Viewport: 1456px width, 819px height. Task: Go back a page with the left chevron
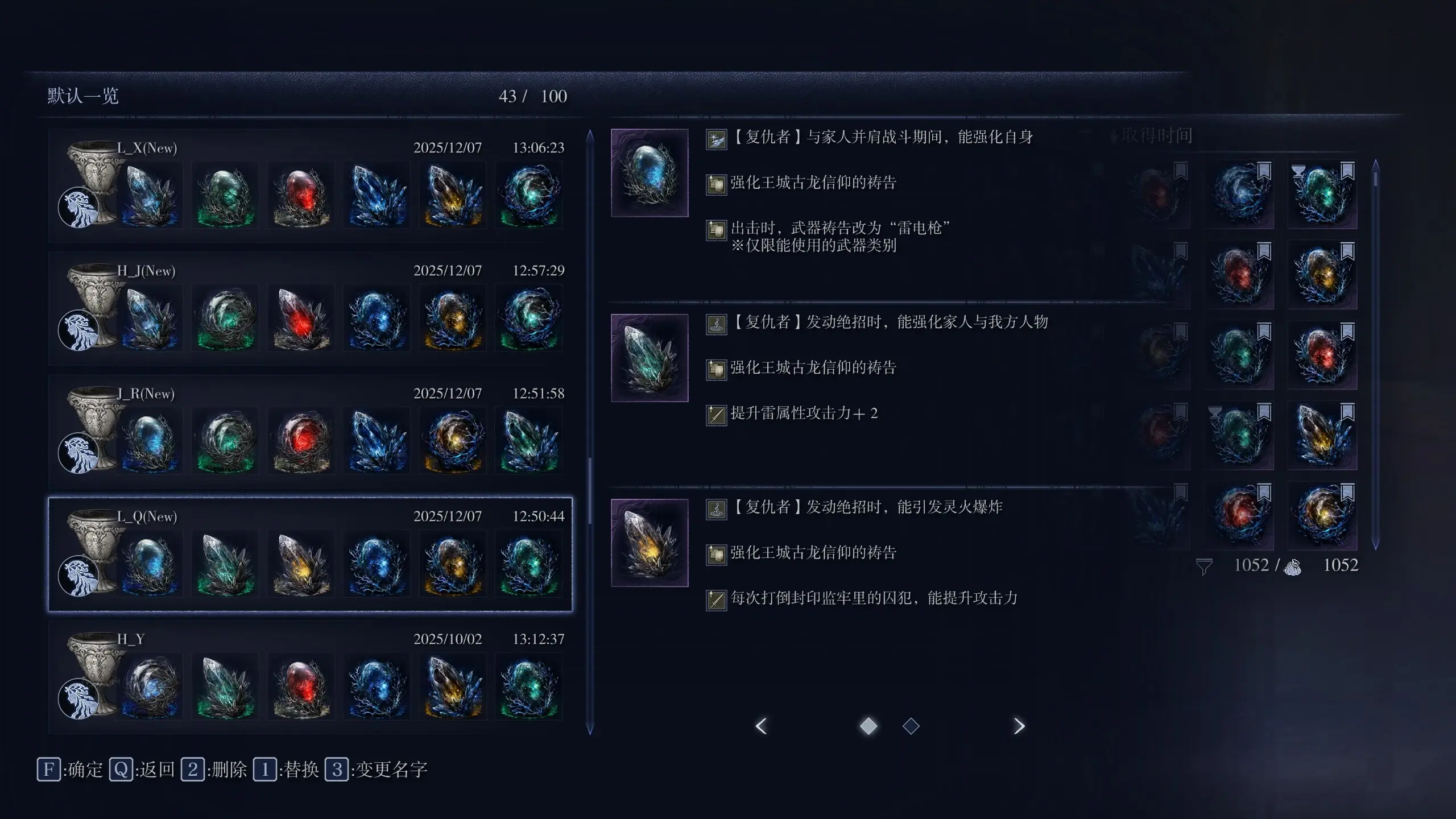coord(761,726)
